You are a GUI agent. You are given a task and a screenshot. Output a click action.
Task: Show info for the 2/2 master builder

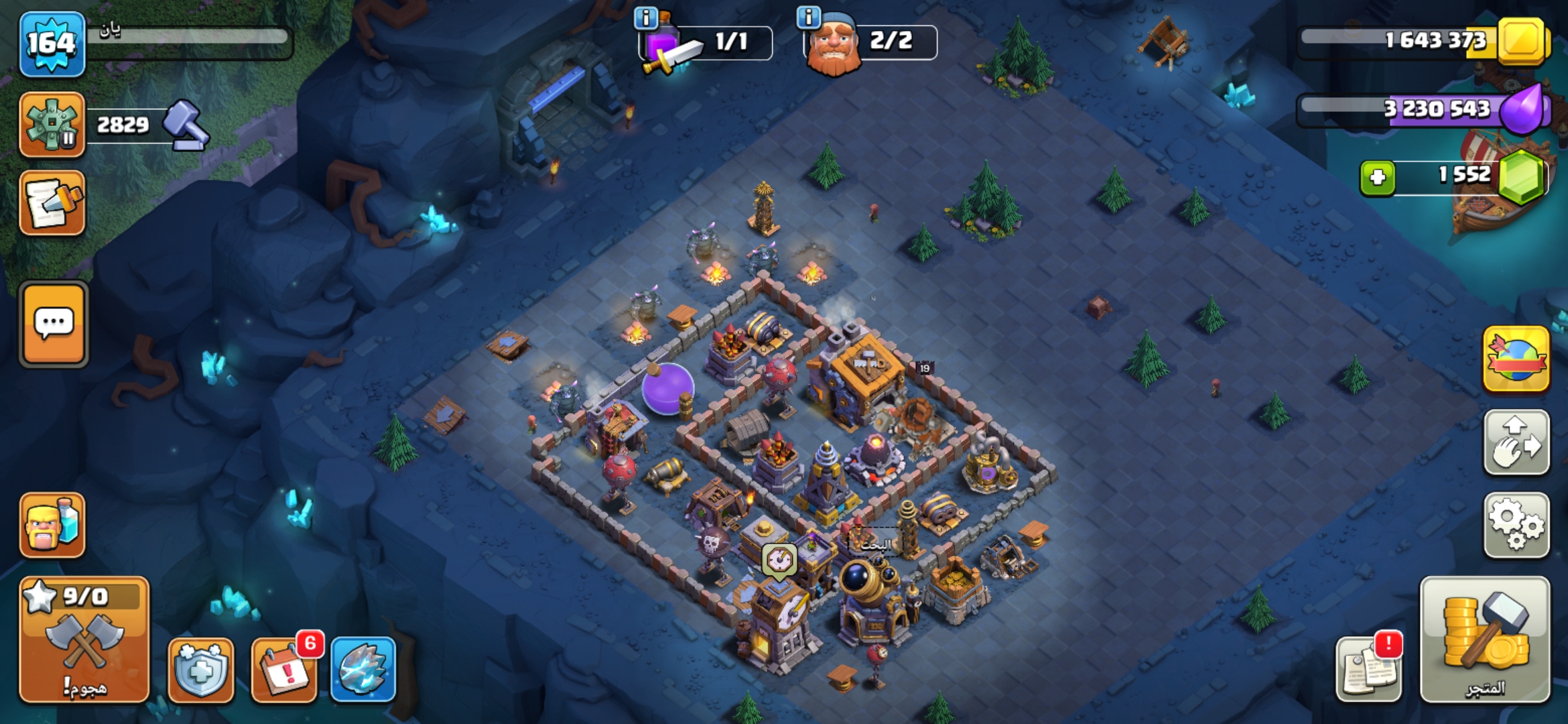[x=809, y=17]
